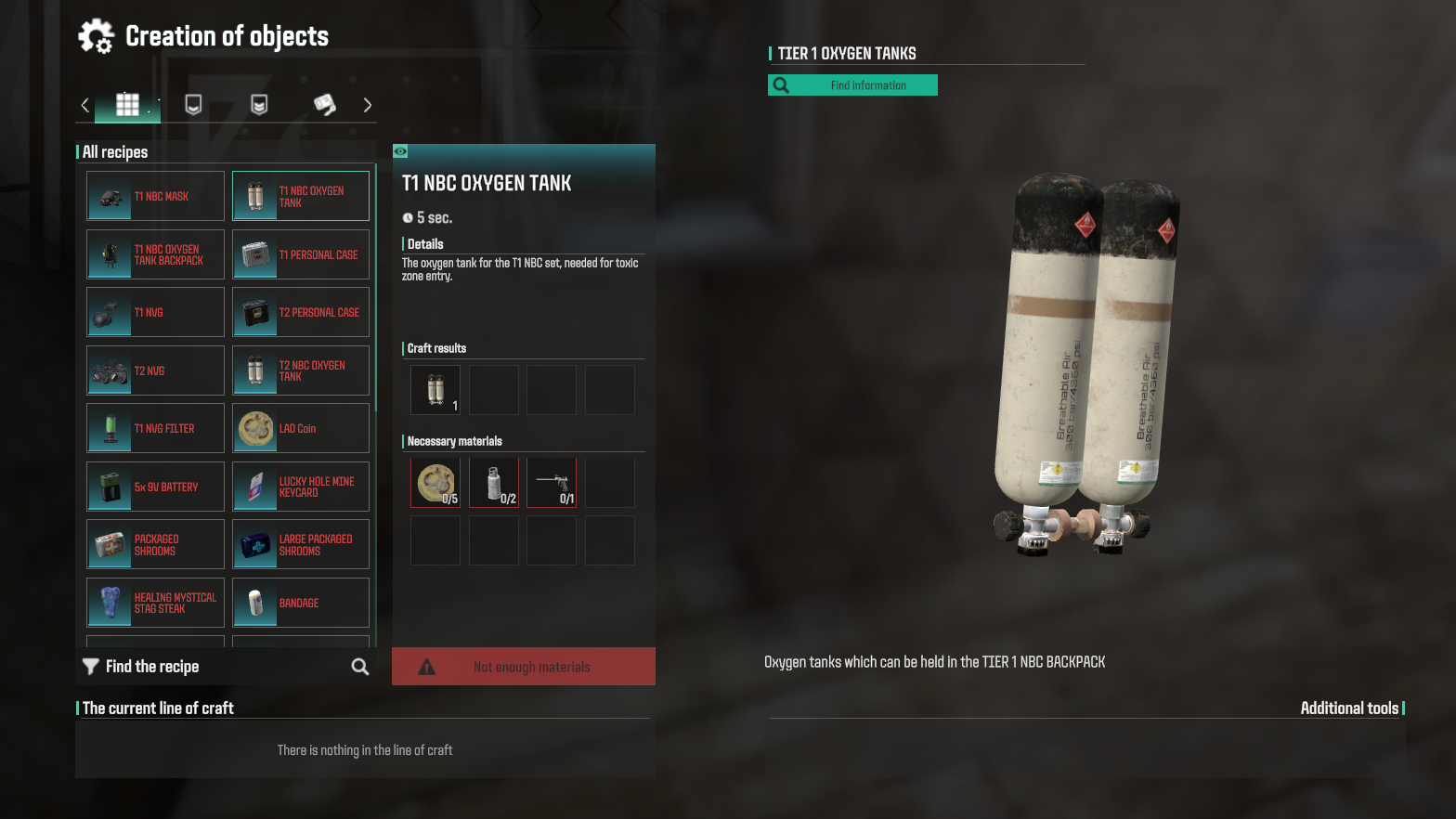Select the T1 NBC MASK recipe
Viewport: 1456px width, 819px height.
pyautogui.click(x=156, y=196)
